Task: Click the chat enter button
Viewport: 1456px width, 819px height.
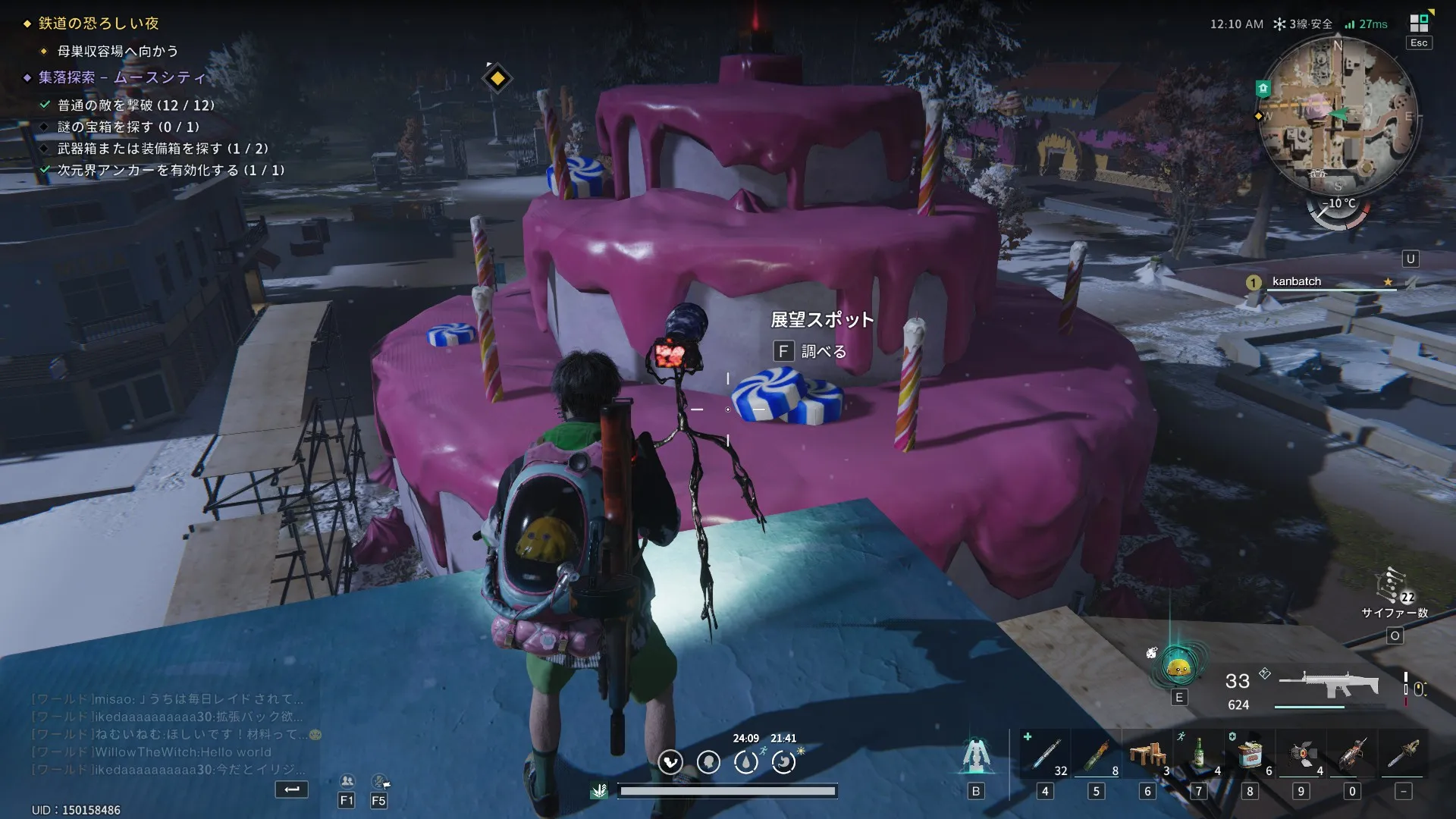Action: coord(292,789)
